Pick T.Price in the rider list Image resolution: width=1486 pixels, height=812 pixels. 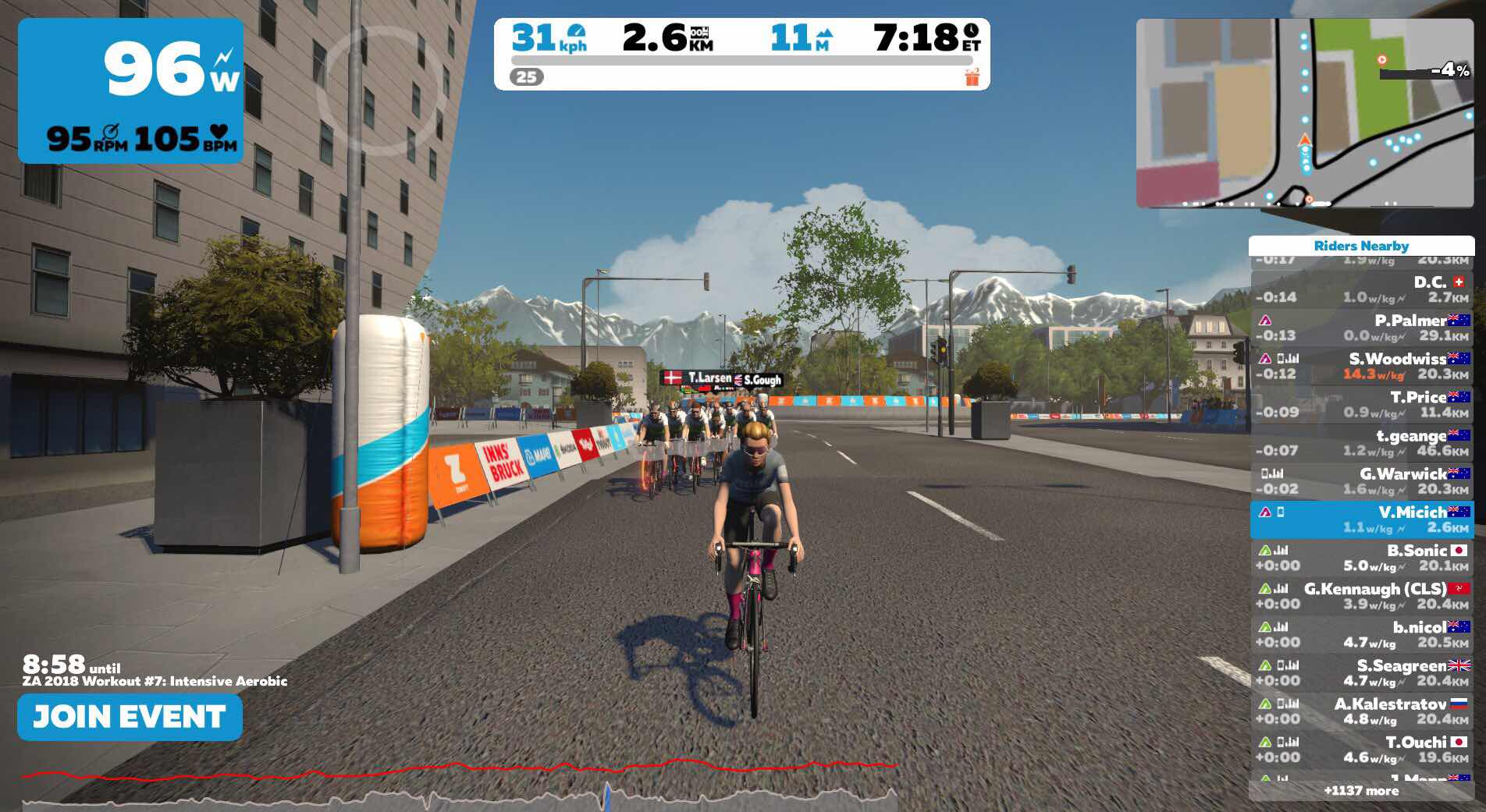tap(1361, 404)
